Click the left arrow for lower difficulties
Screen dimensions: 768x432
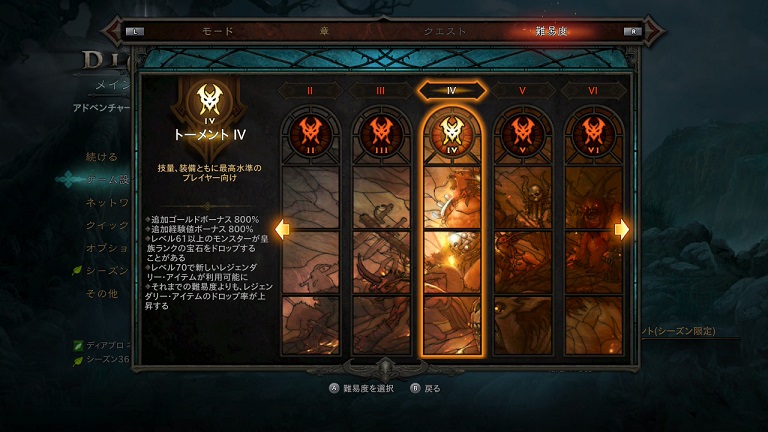tap(282, 230)
